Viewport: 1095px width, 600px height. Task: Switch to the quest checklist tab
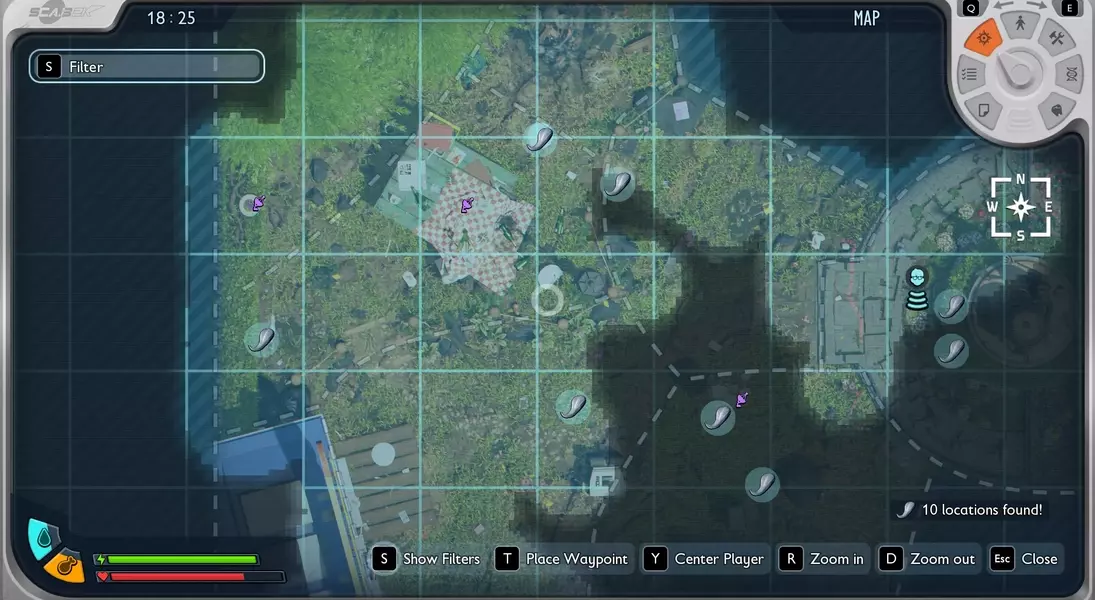coord(968,75)
